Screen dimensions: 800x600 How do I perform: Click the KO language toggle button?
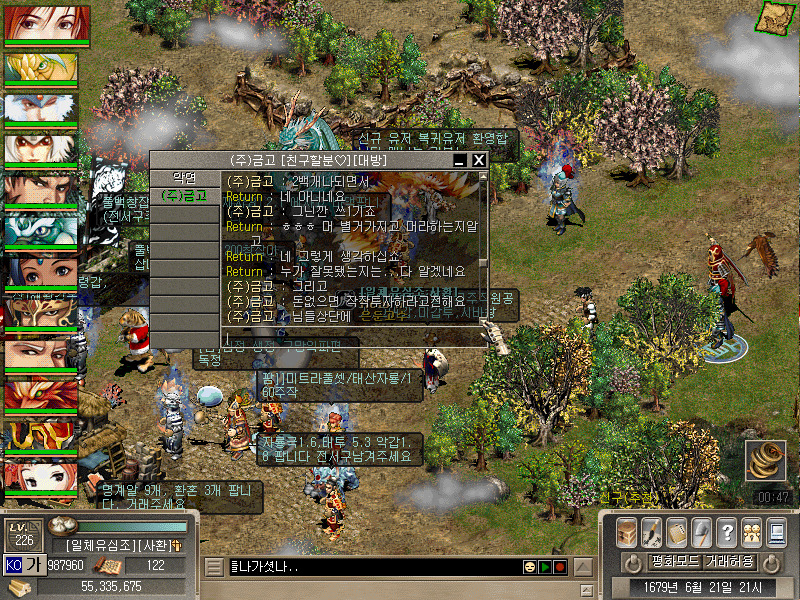click(13, 564)
